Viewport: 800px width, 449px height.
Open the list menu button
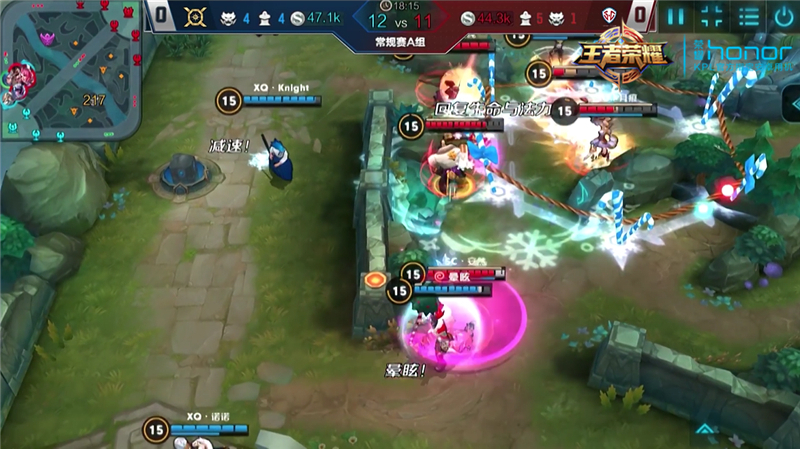tap(748, 16)
